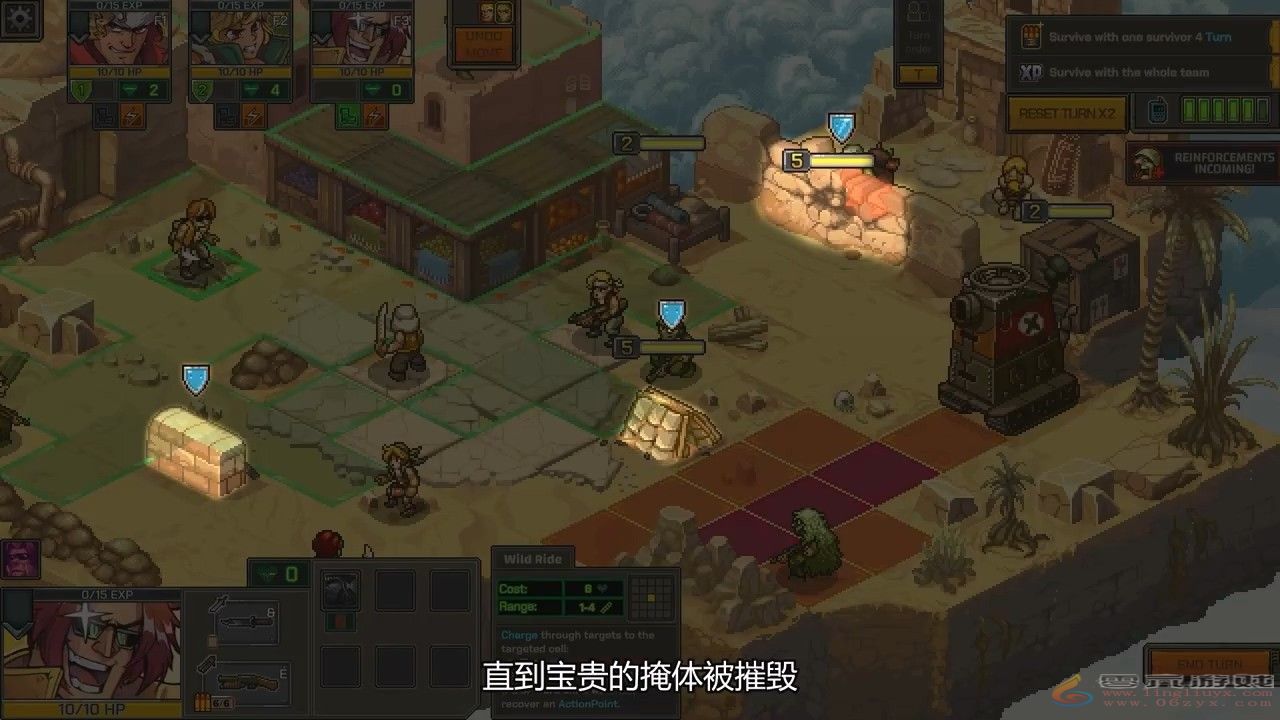This screenshot has width=1280, height=720.
Task: Switch to unit card F2
Action: click(240, 40)
